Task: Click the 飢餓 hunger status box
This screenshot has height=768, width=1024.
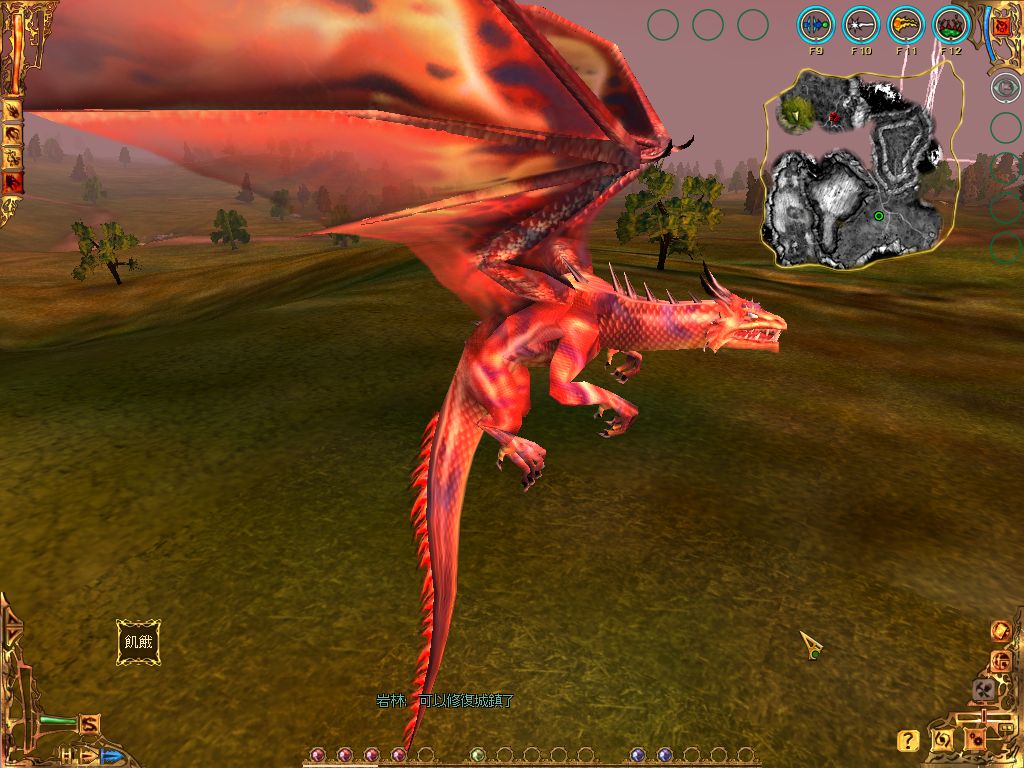Action: click(137, 642)
